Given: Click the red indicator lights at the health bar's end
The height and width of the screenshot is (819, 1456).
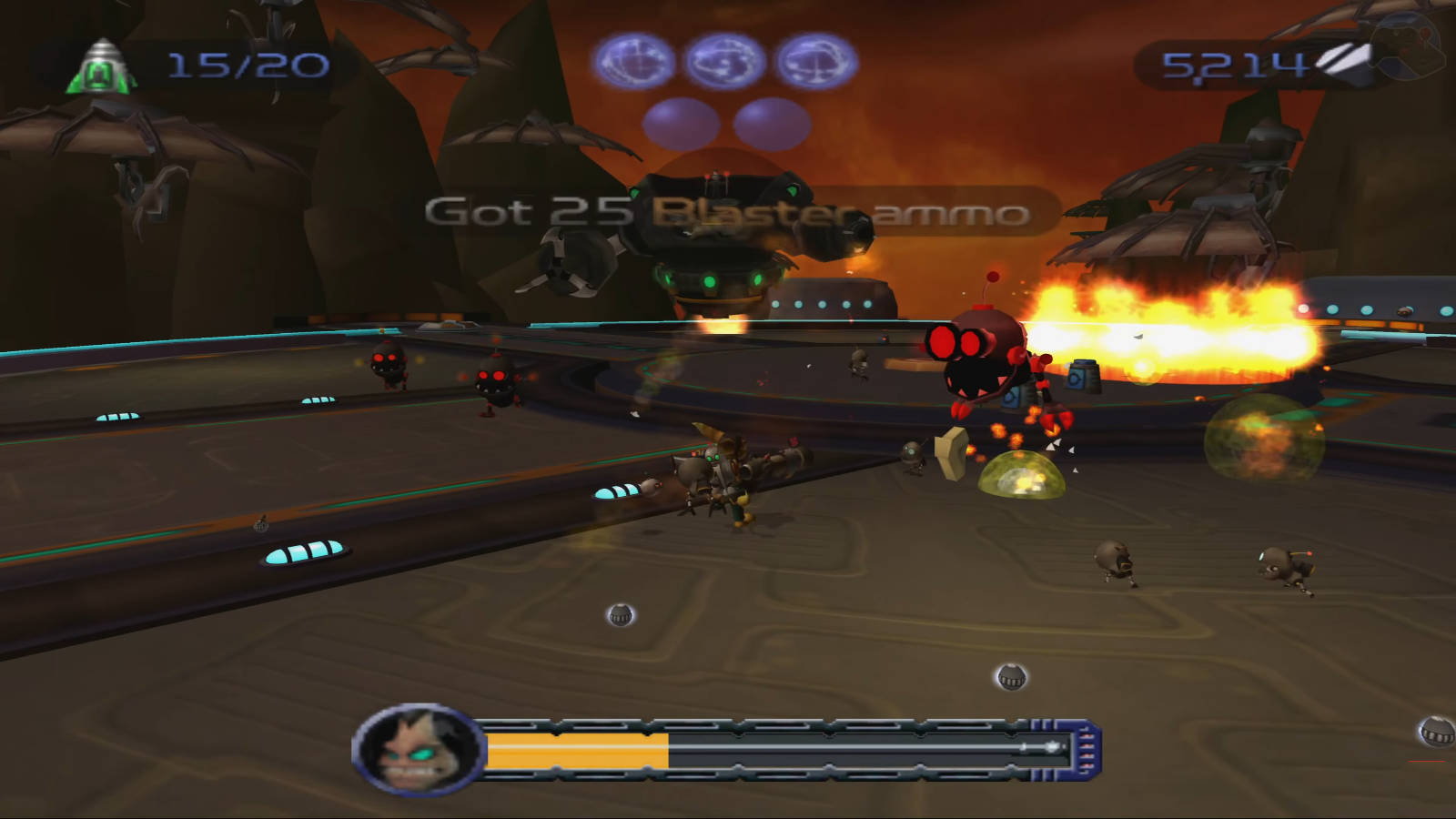Looking at the screenshot, I should [1087, 750].
